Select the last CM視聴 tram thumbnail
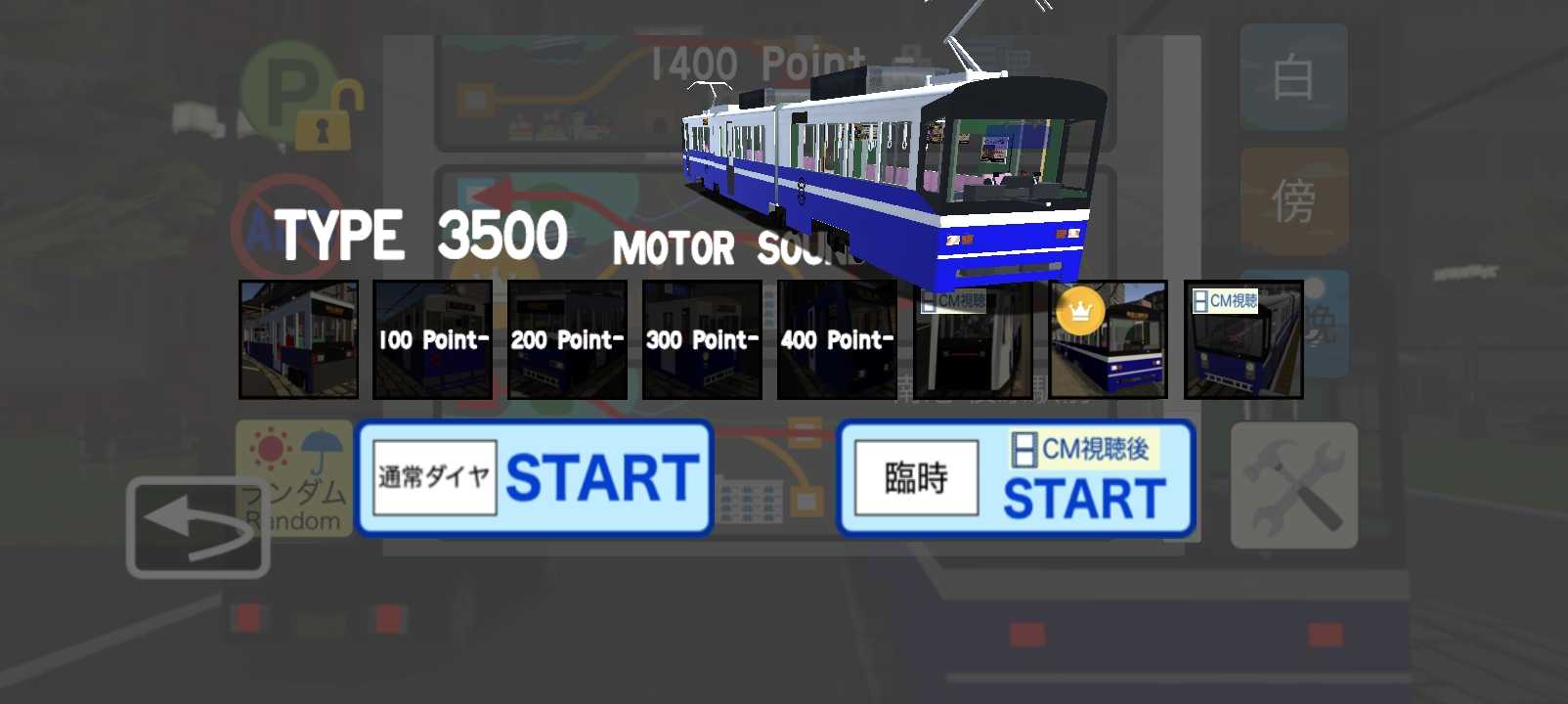This screenshot has height=704, width=1568. point(1243,340)
